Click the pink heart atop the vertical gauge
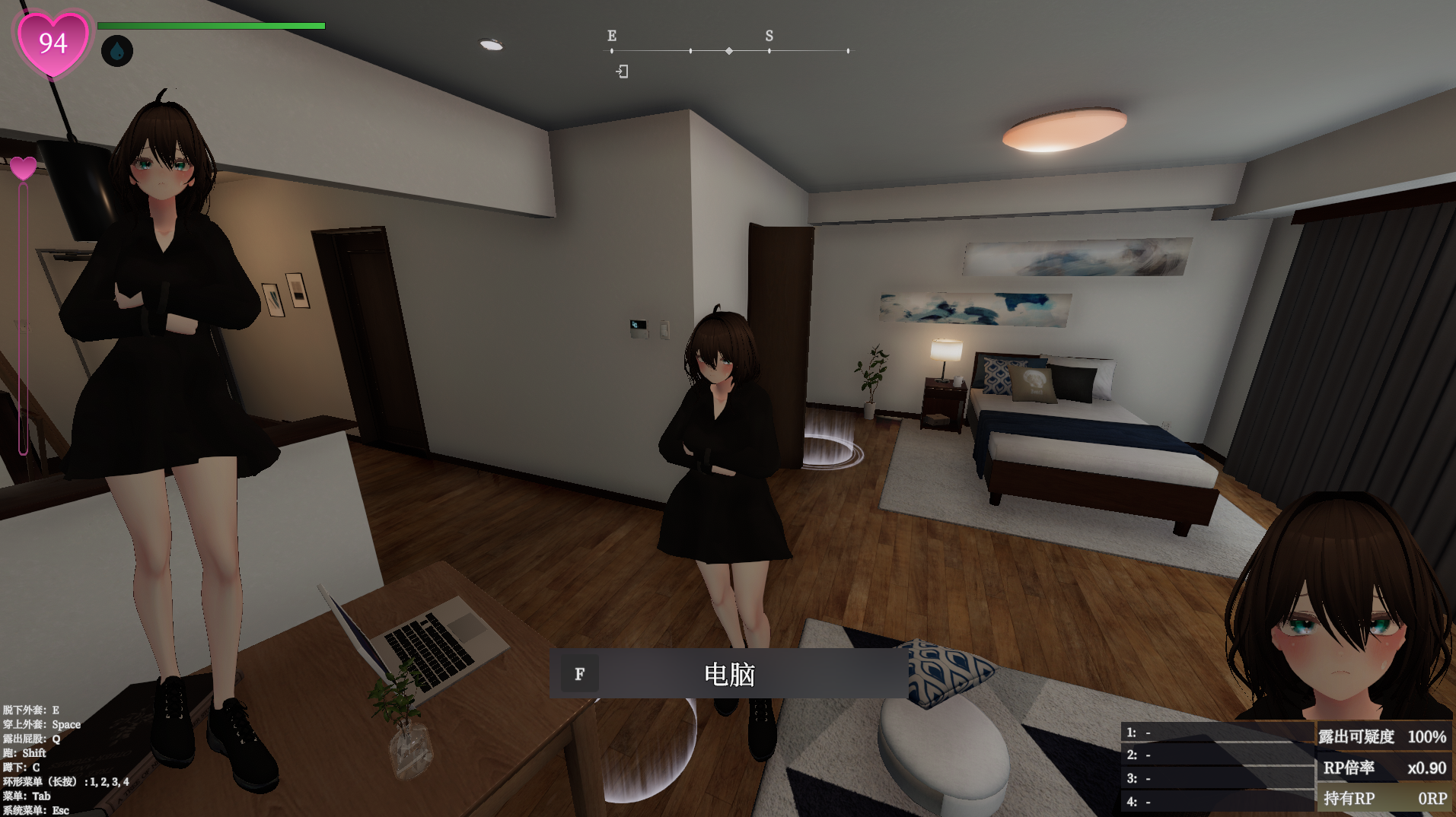The width and height of the screenshot is (1456, 817). 23,167
